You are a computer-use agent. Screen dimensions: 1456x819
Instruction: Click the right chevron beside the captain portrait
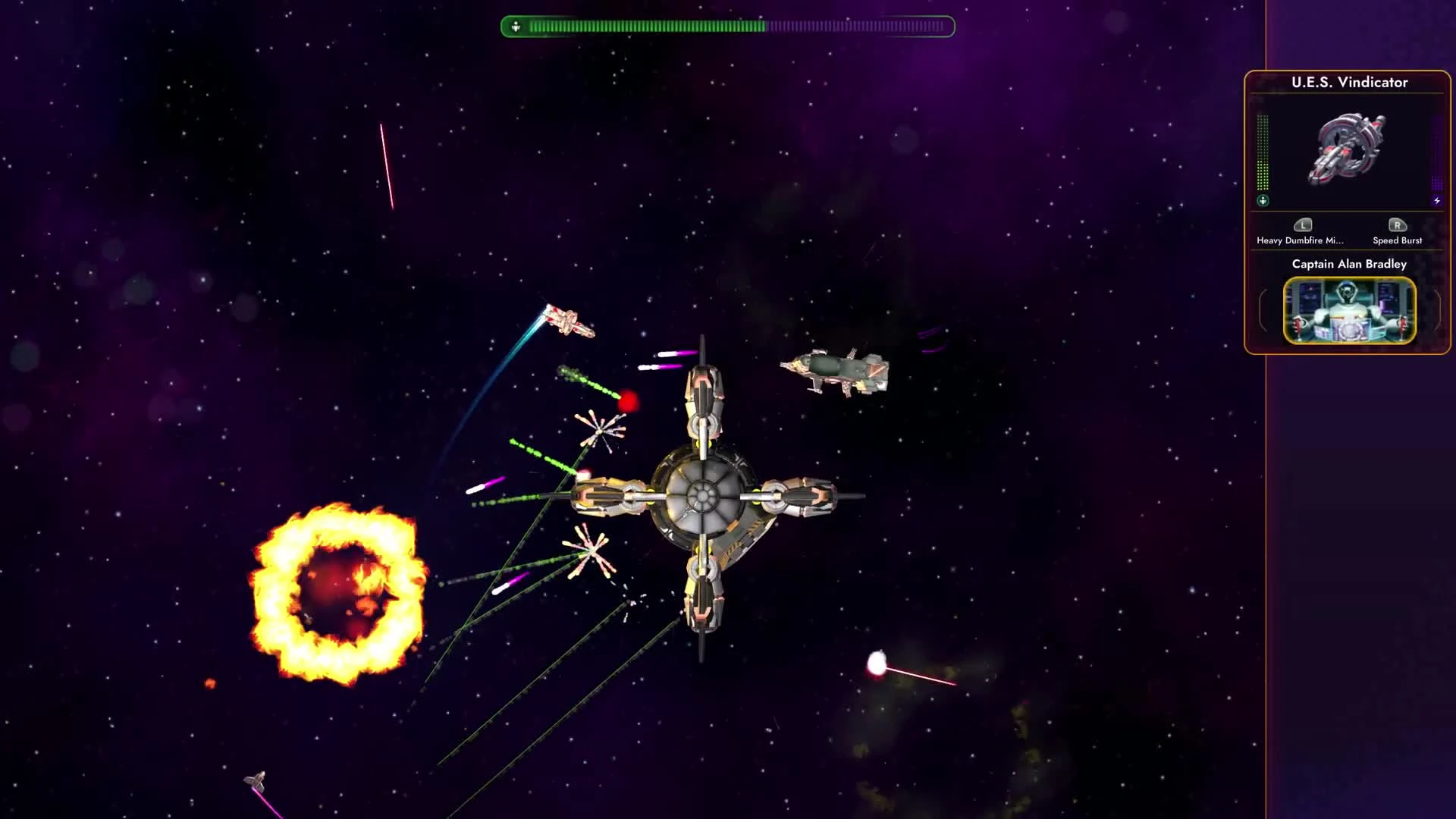(x=1438, y=309)
